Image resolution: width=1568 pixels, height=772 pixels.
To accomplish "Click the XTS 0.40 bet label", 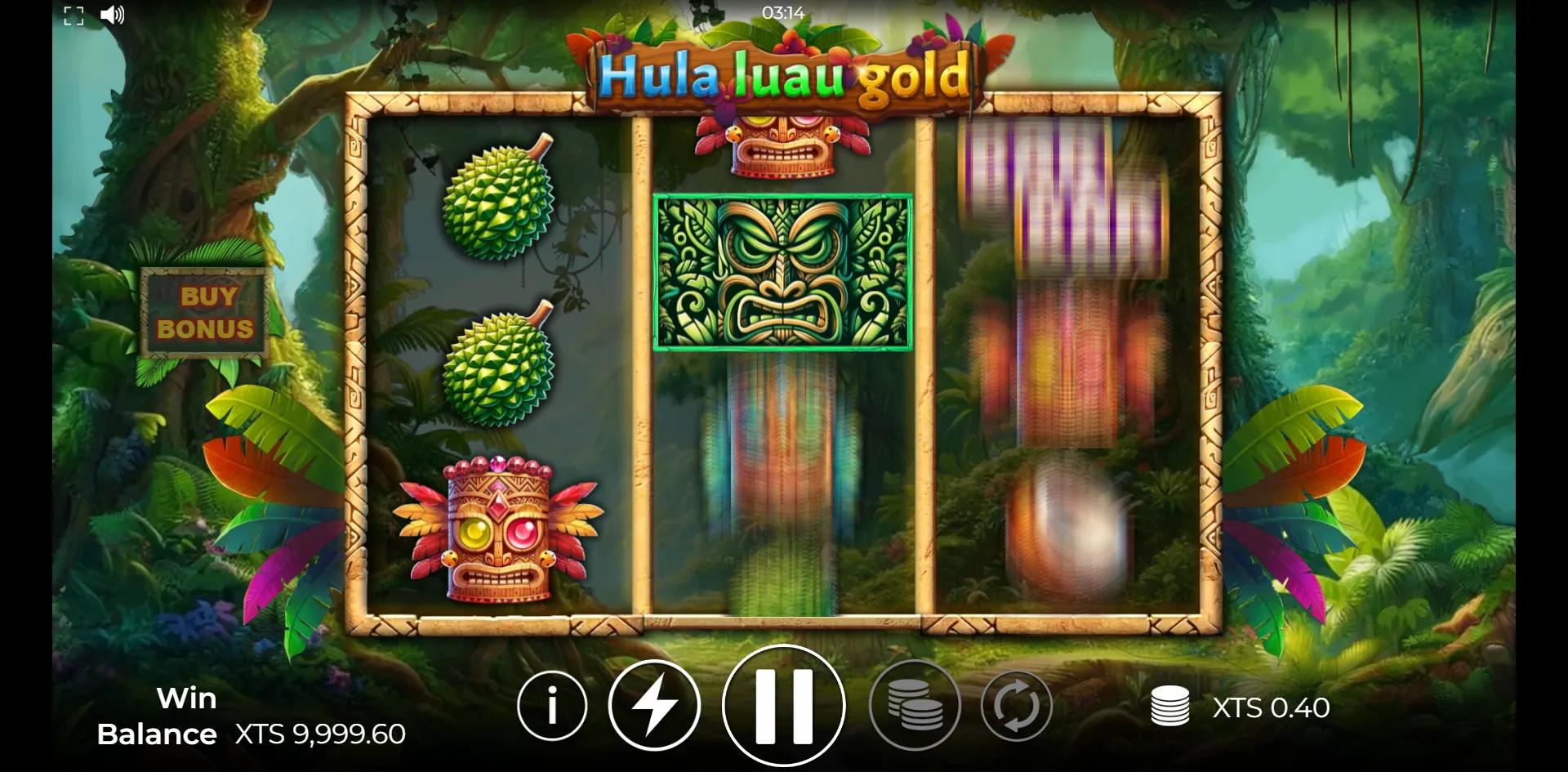I will coord(1270,707).
